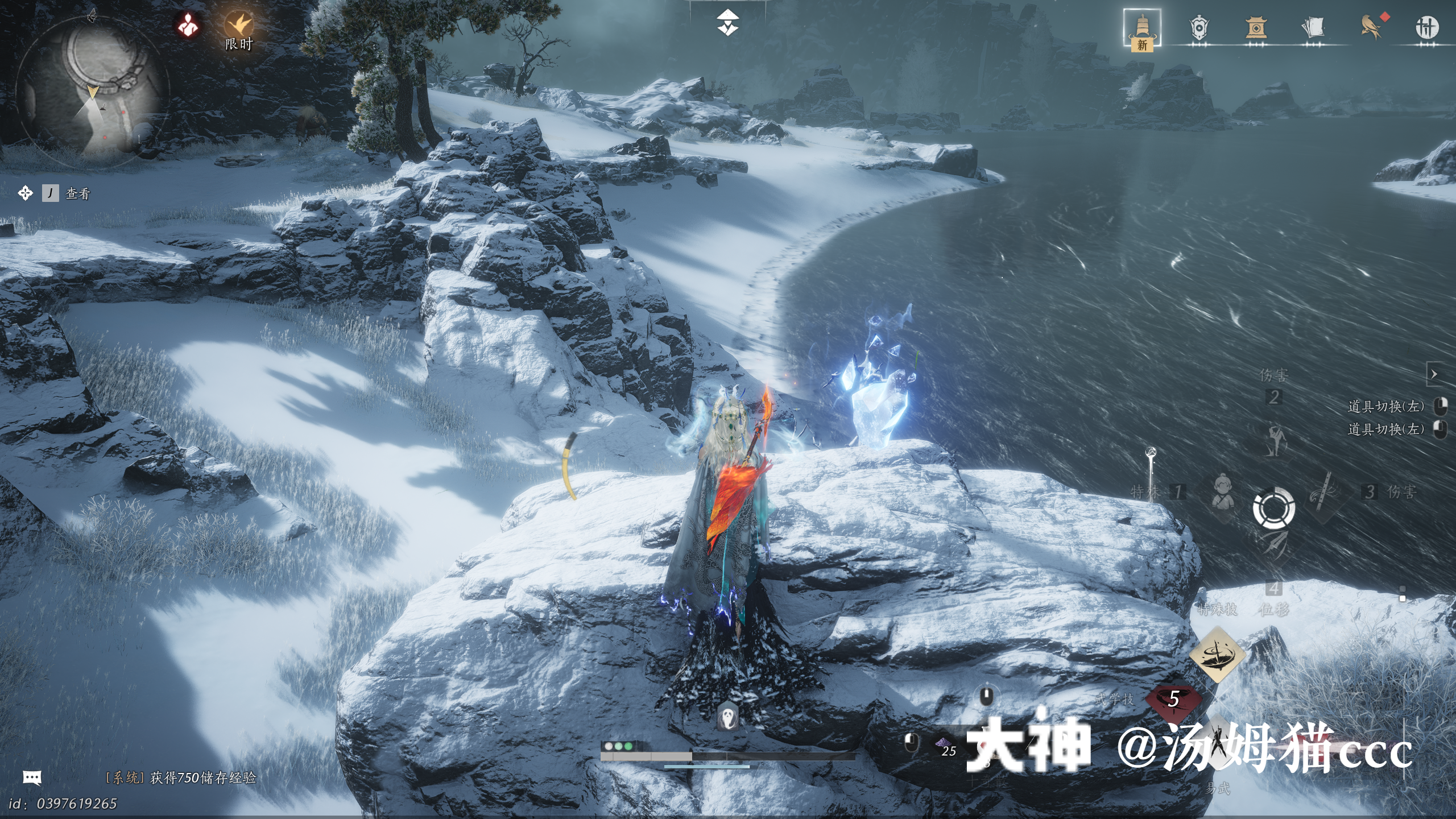
Task: Select the child figure special skill
Action: [x=1222, y=493]
